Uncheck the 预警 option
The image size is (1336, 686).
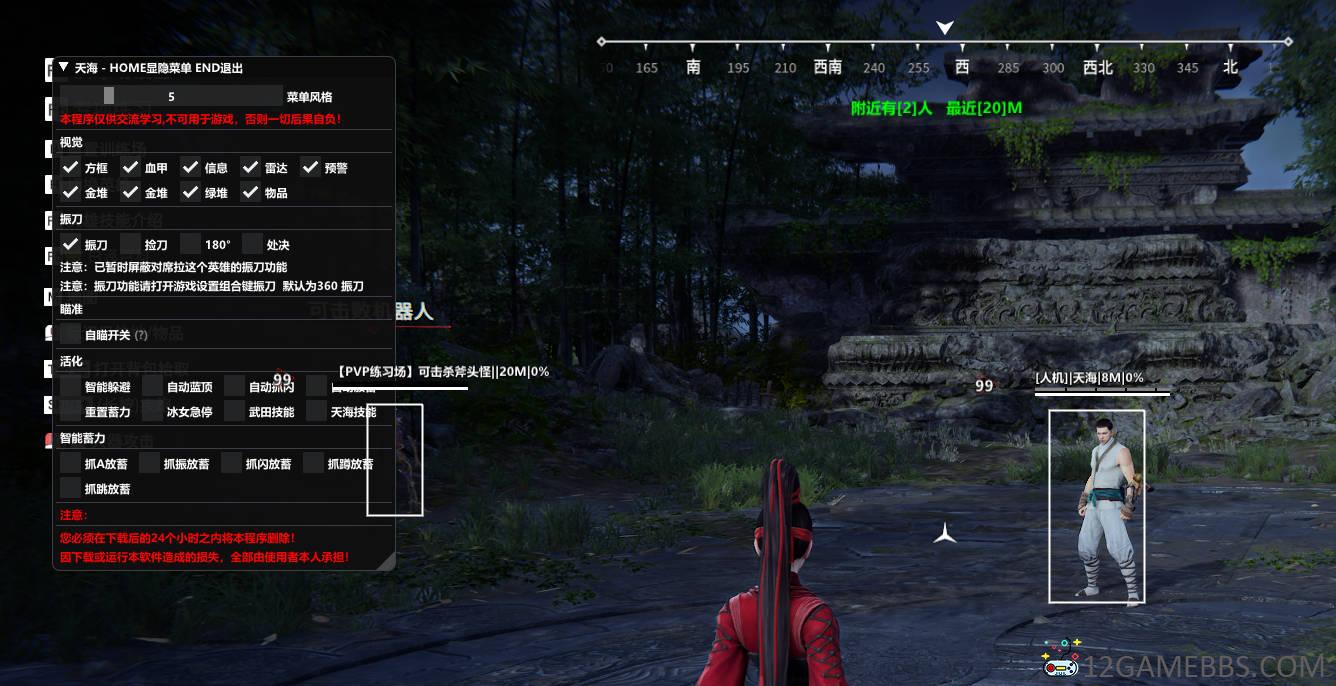[310, 168]
